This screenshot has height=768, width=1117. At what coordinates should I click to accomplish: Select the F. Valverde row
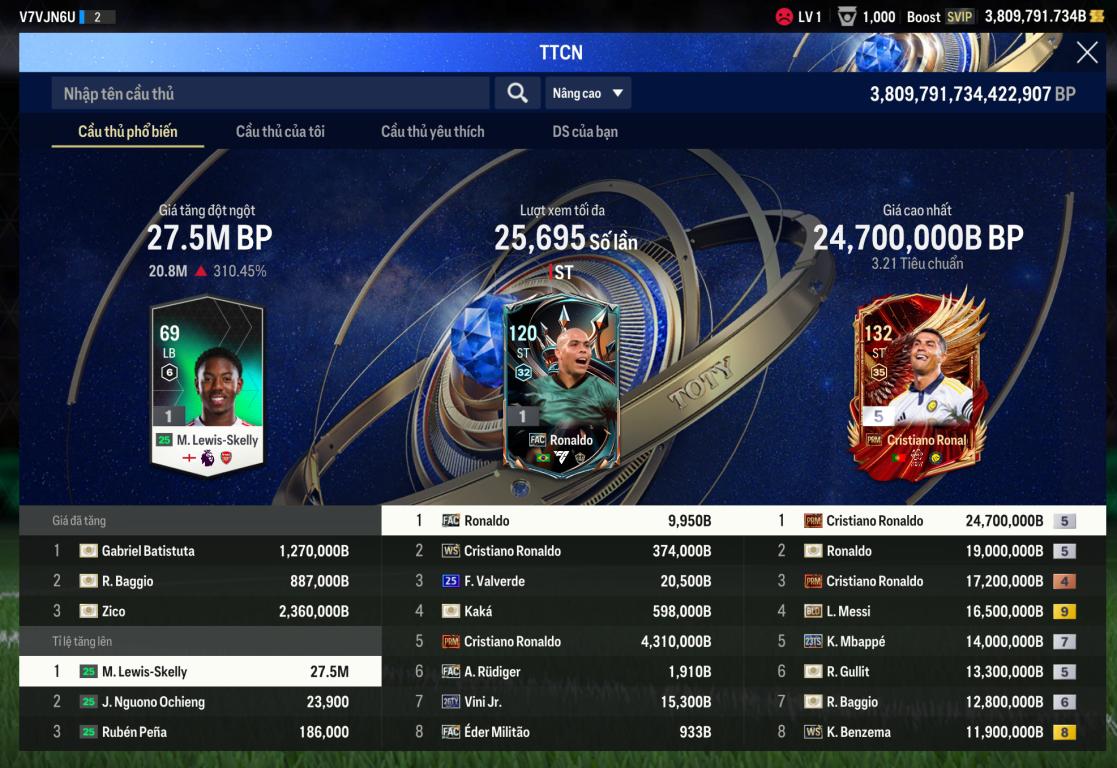pos(562,581)
